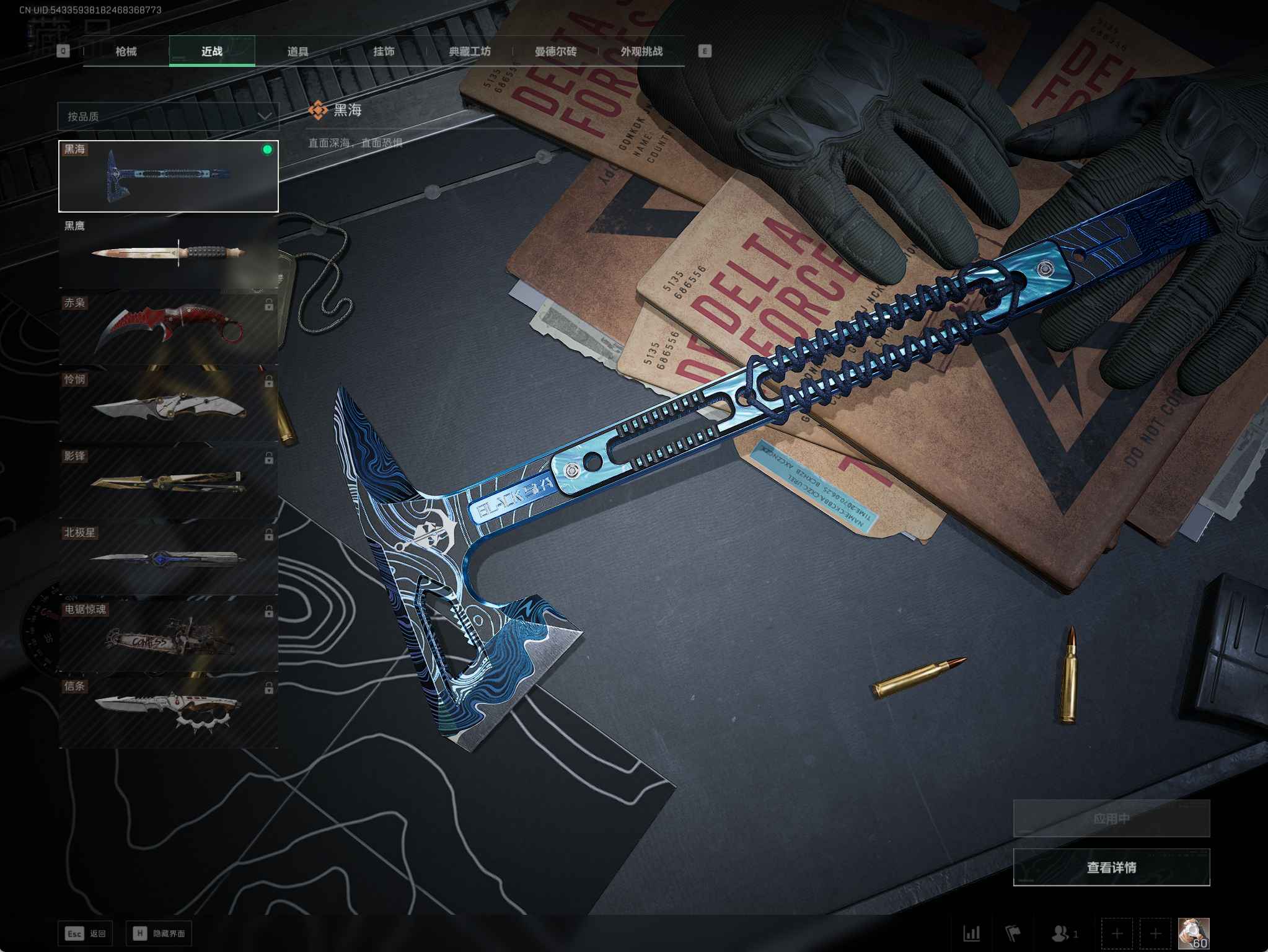Open the 道具 tab
The width and height of the screenshot is (1268, 952).
coord(298,51)
